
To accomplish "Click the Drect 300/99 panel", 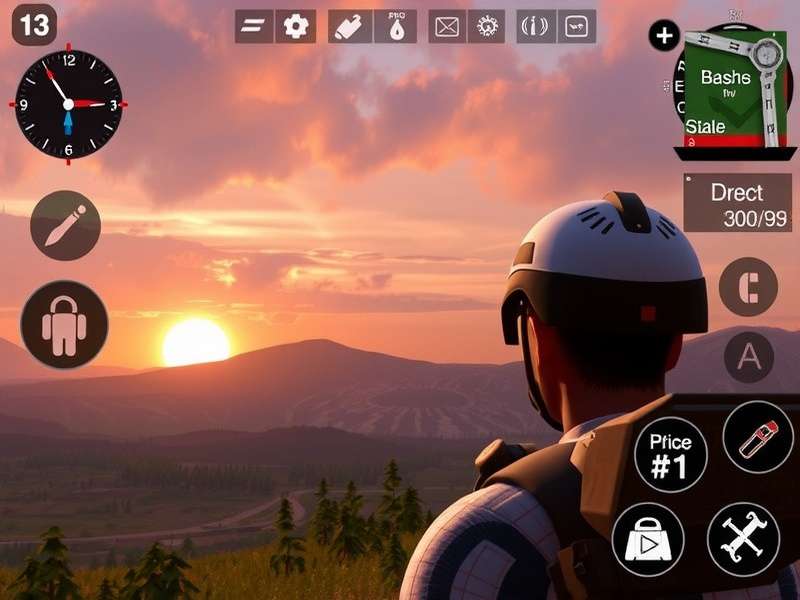I will point(735,203).
